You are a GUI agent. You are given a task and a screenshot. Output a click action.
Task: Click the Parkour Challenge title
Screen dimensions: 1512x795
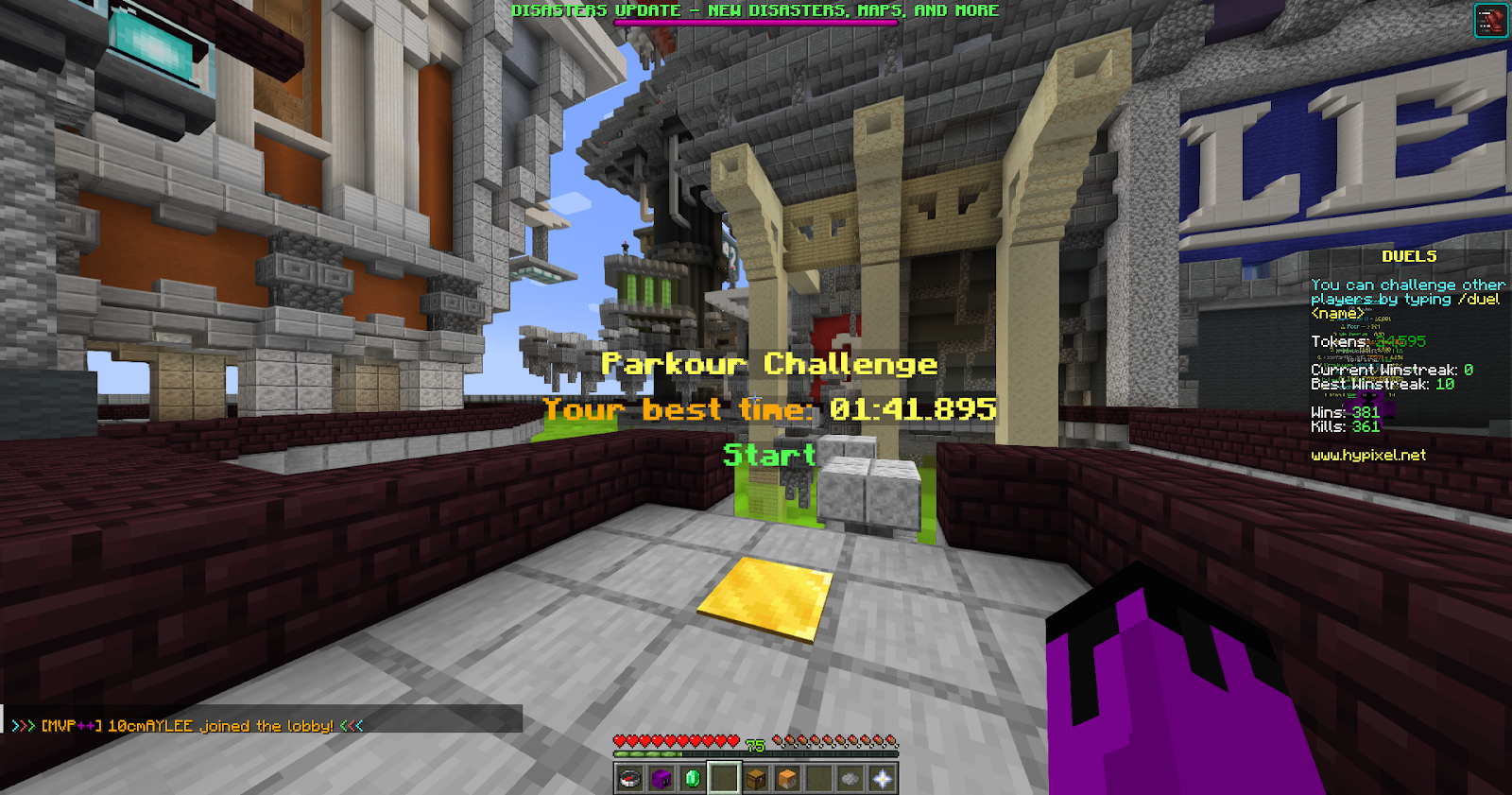768,364
